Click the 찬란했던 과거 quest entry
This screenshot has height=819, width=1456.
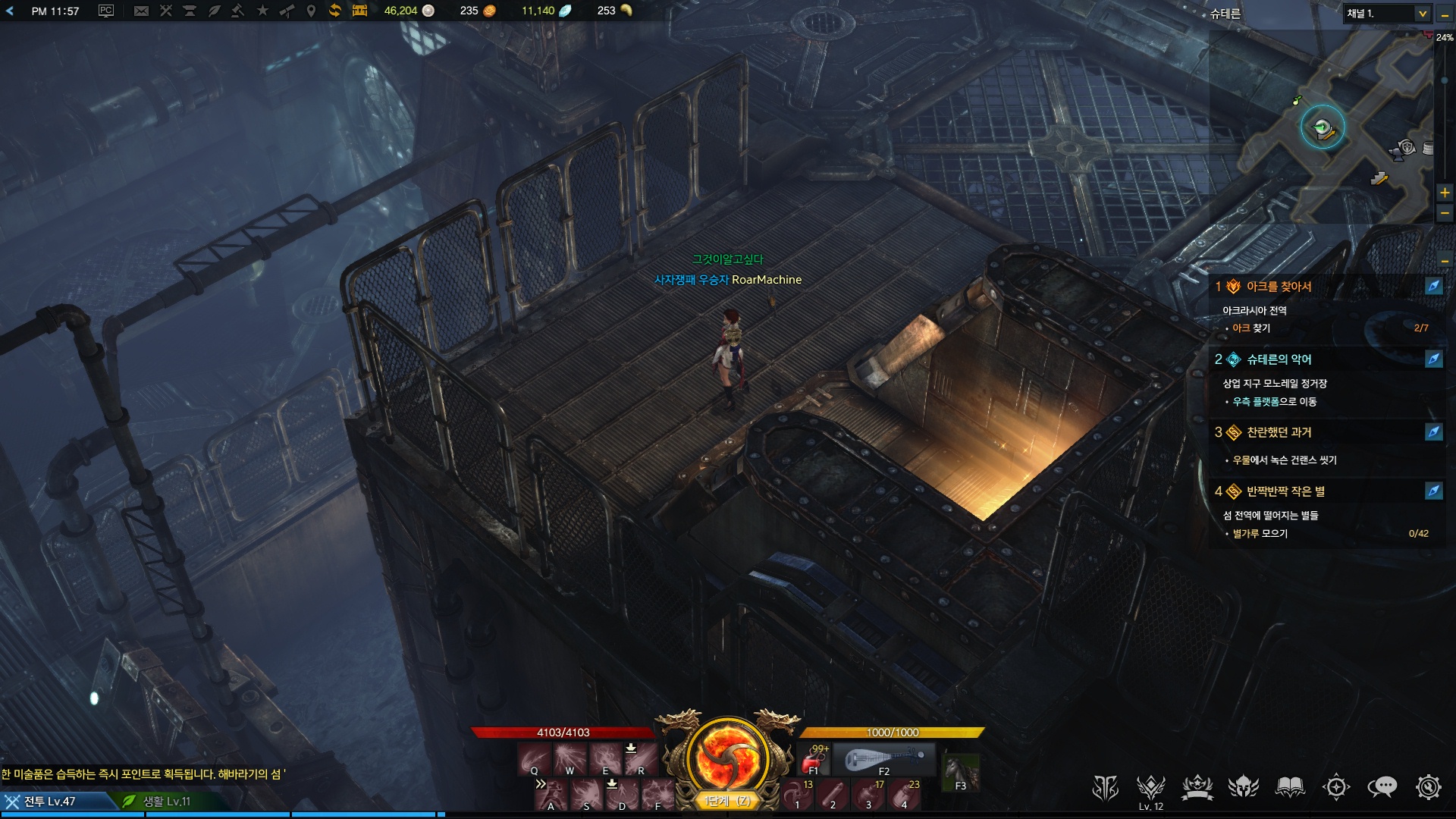coord(1279,432)
